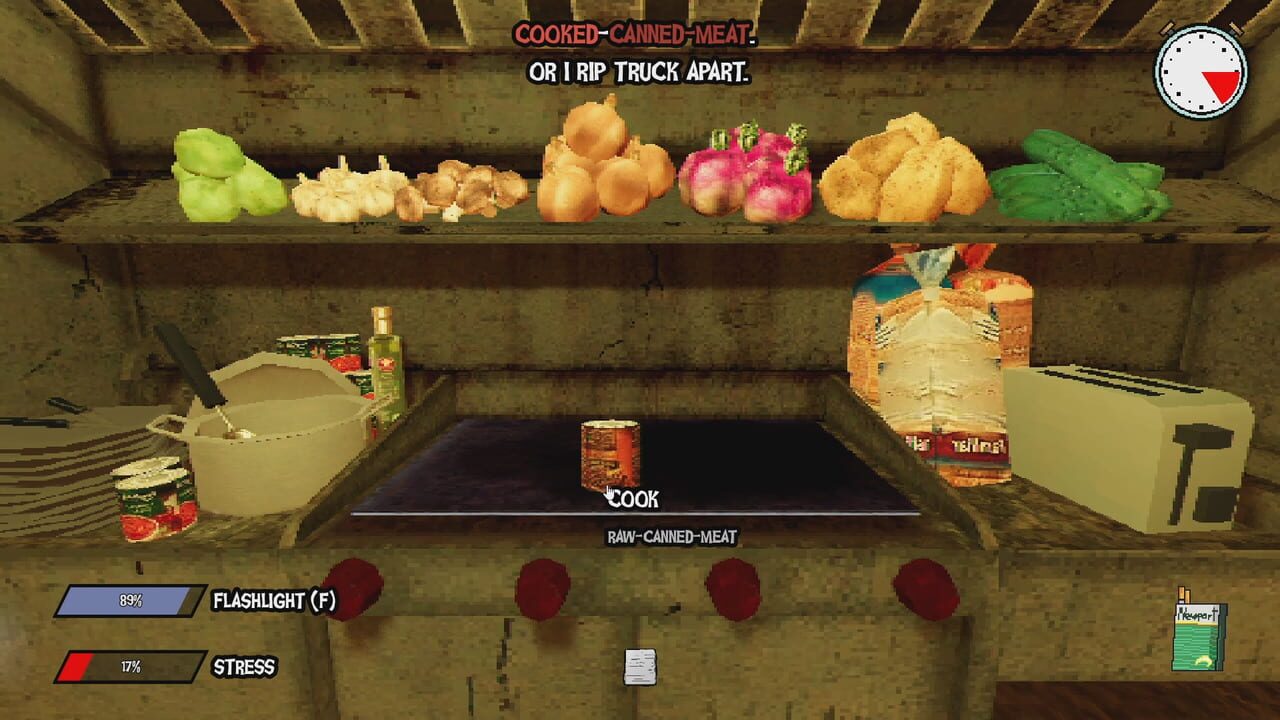Pick up the pile of potatoes
Viewport: 1280px width, 720px height.
coord(905,170)
